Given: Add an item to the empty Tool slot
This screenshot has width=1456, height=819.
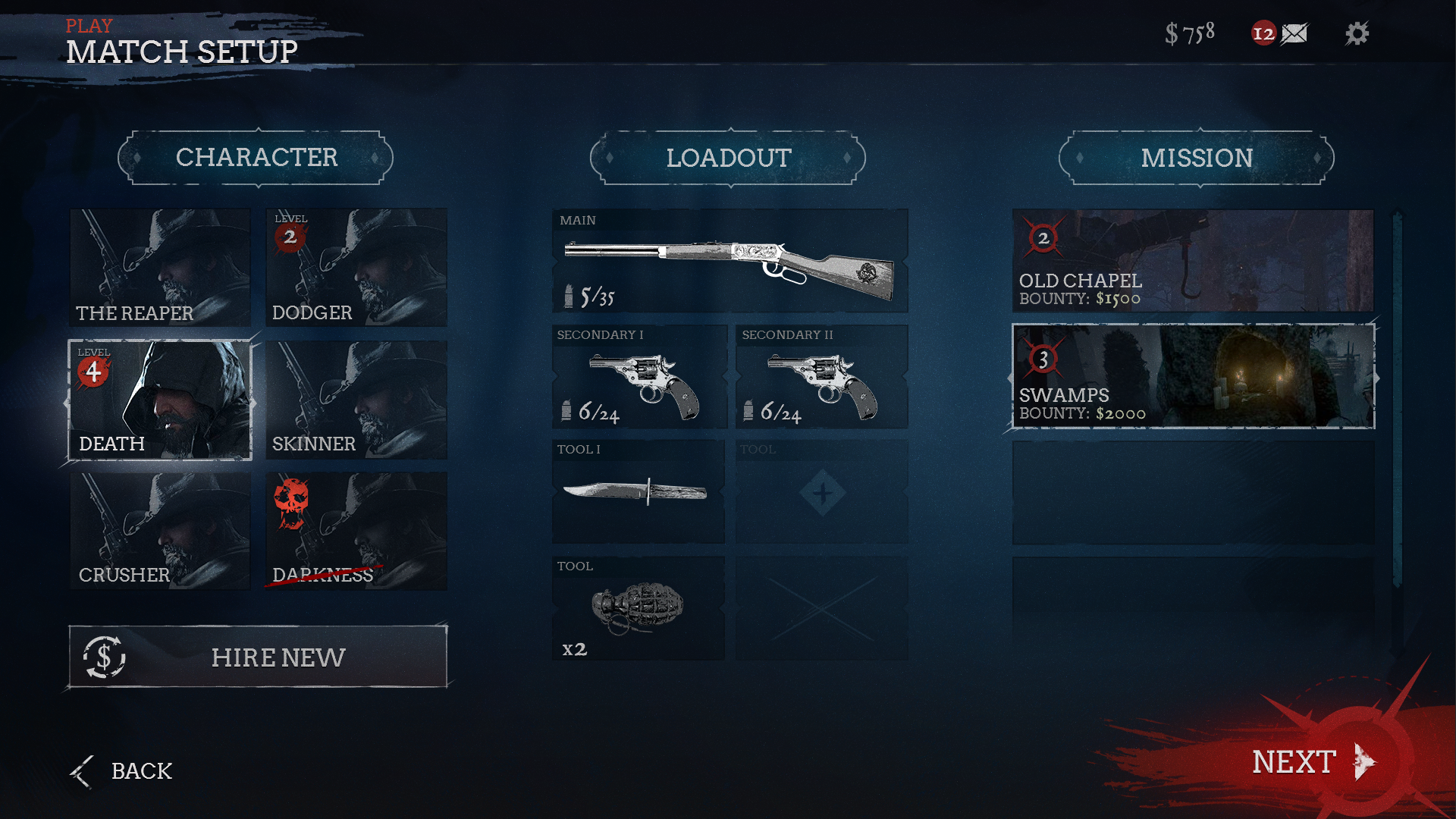Looking at the screenshot, I should [821, 493].
